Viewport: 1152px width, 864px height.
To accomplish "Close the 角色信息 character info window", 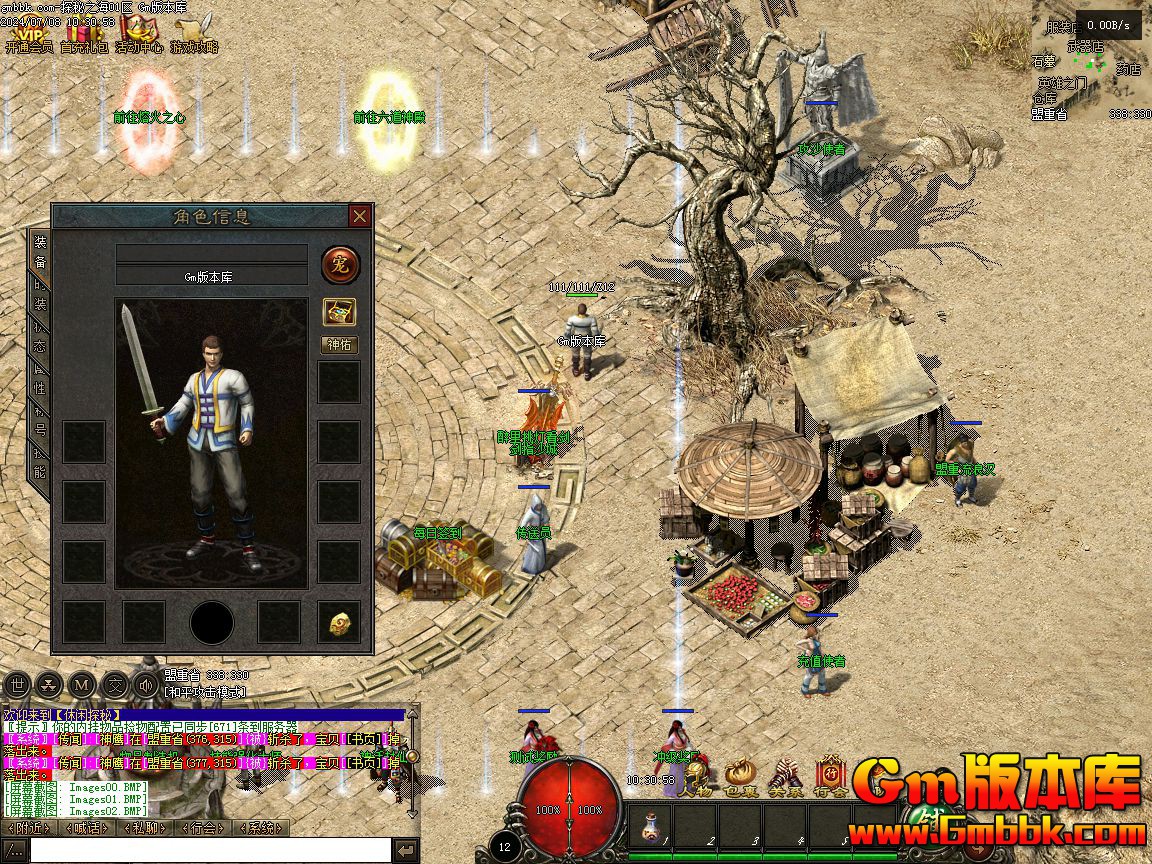I will [x=360, y=216].
